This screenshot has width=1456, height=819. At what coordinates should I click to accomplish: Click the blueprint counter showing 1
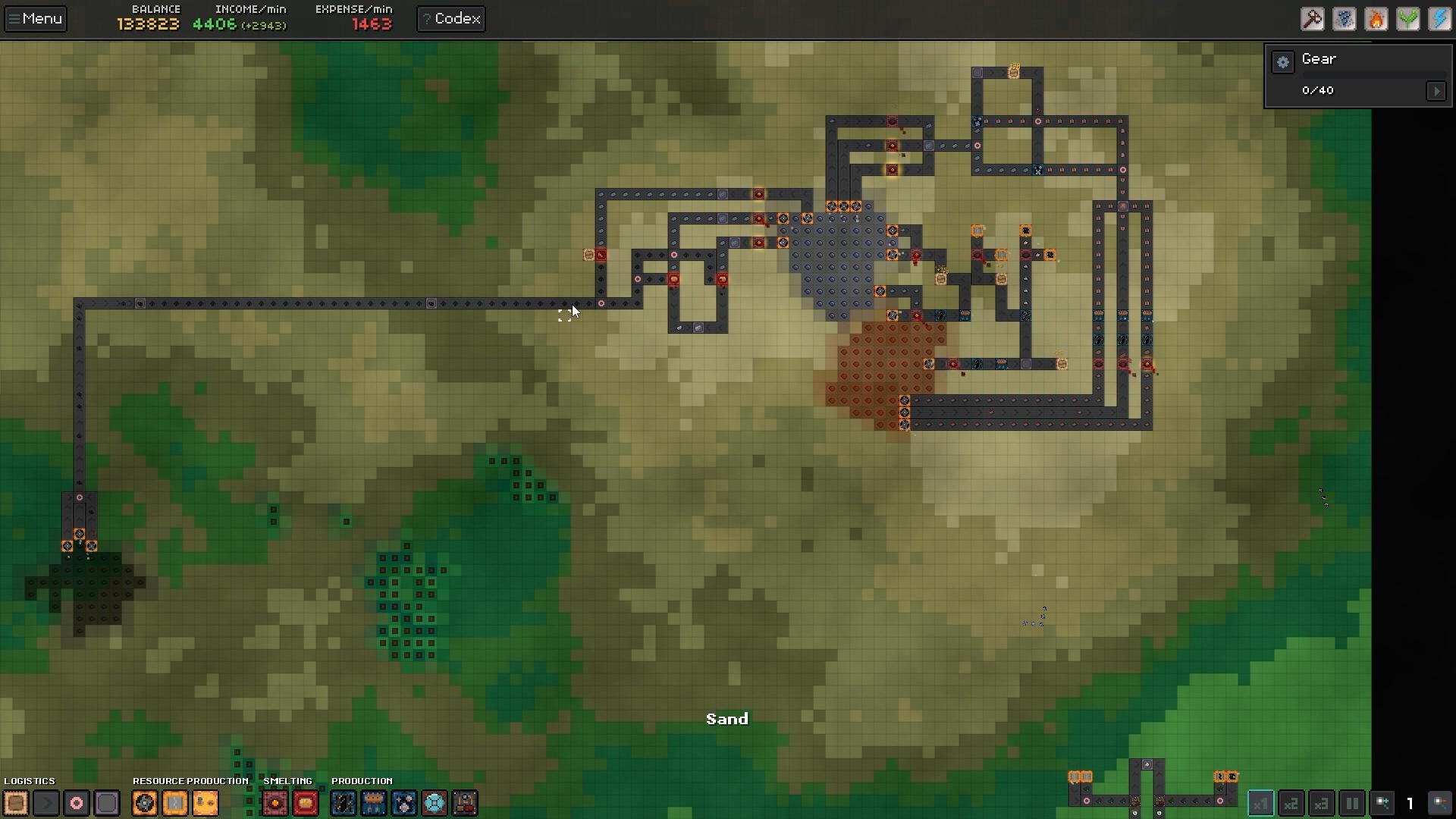(x=1409, y=804)
